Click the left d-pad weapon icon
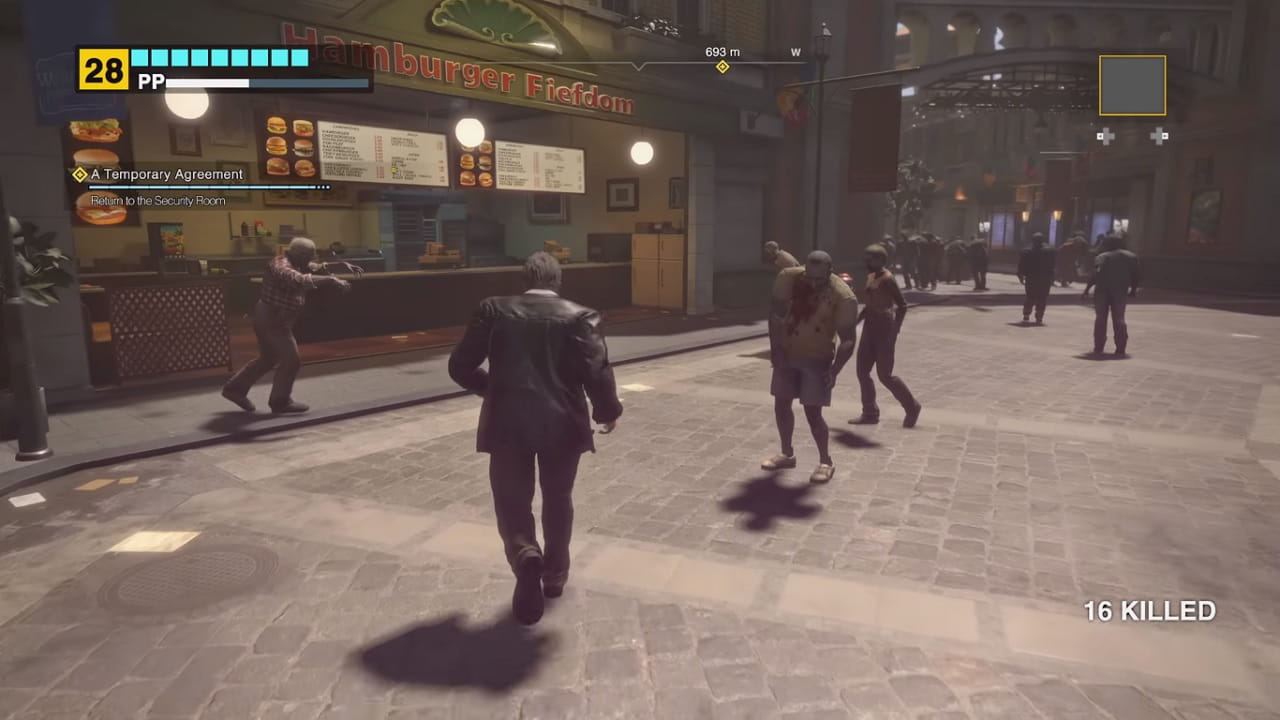Image resolution: width=1280 pixels, height=720 pixels. tap(1106, 134)
